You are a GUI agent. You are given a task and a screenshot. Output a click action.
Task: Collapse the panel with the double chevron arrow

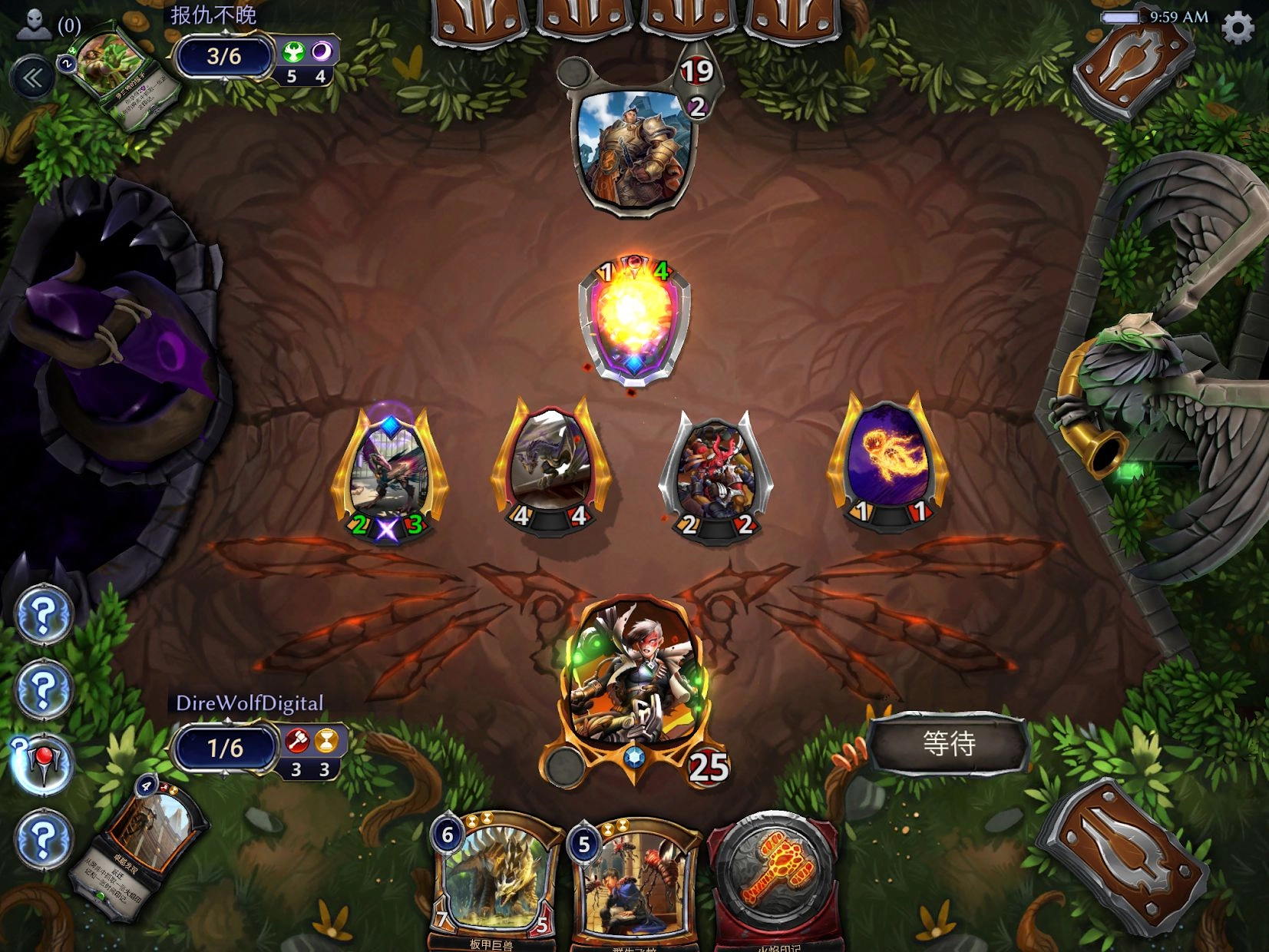(31, 77)
